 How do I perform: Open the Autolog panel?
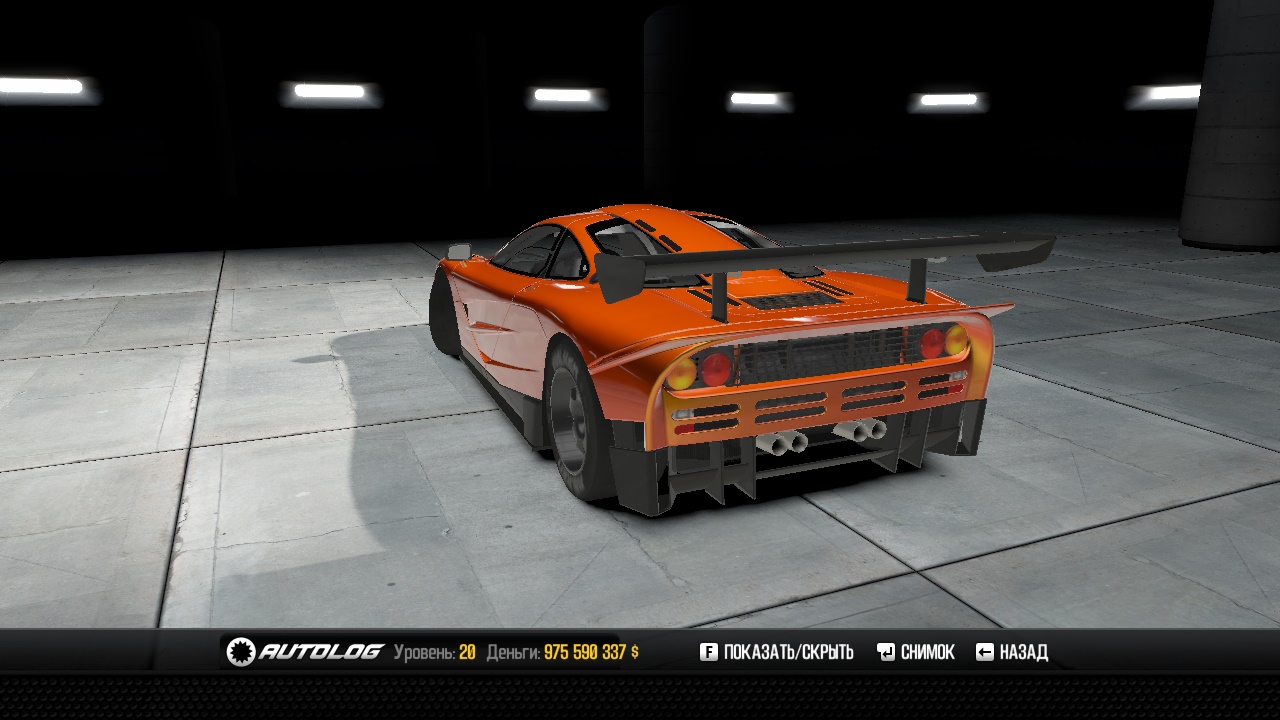305,652
